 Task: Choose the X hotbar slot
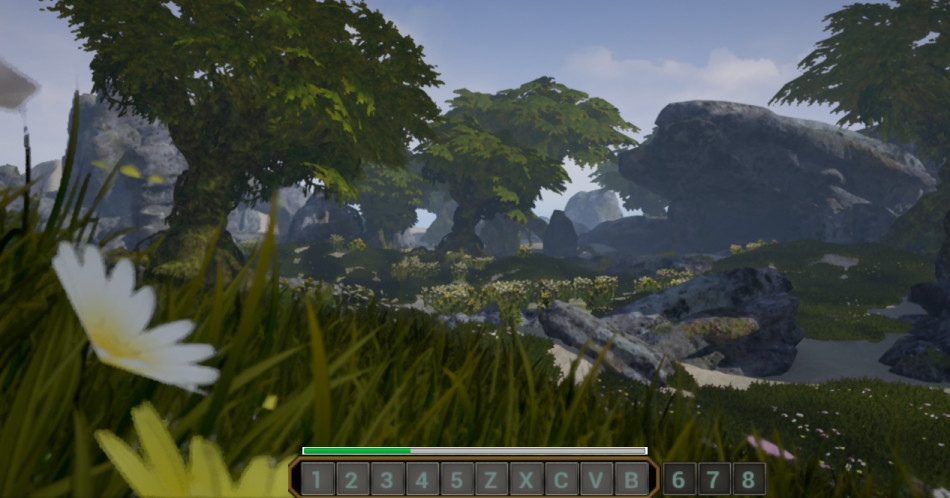(527, 479)
